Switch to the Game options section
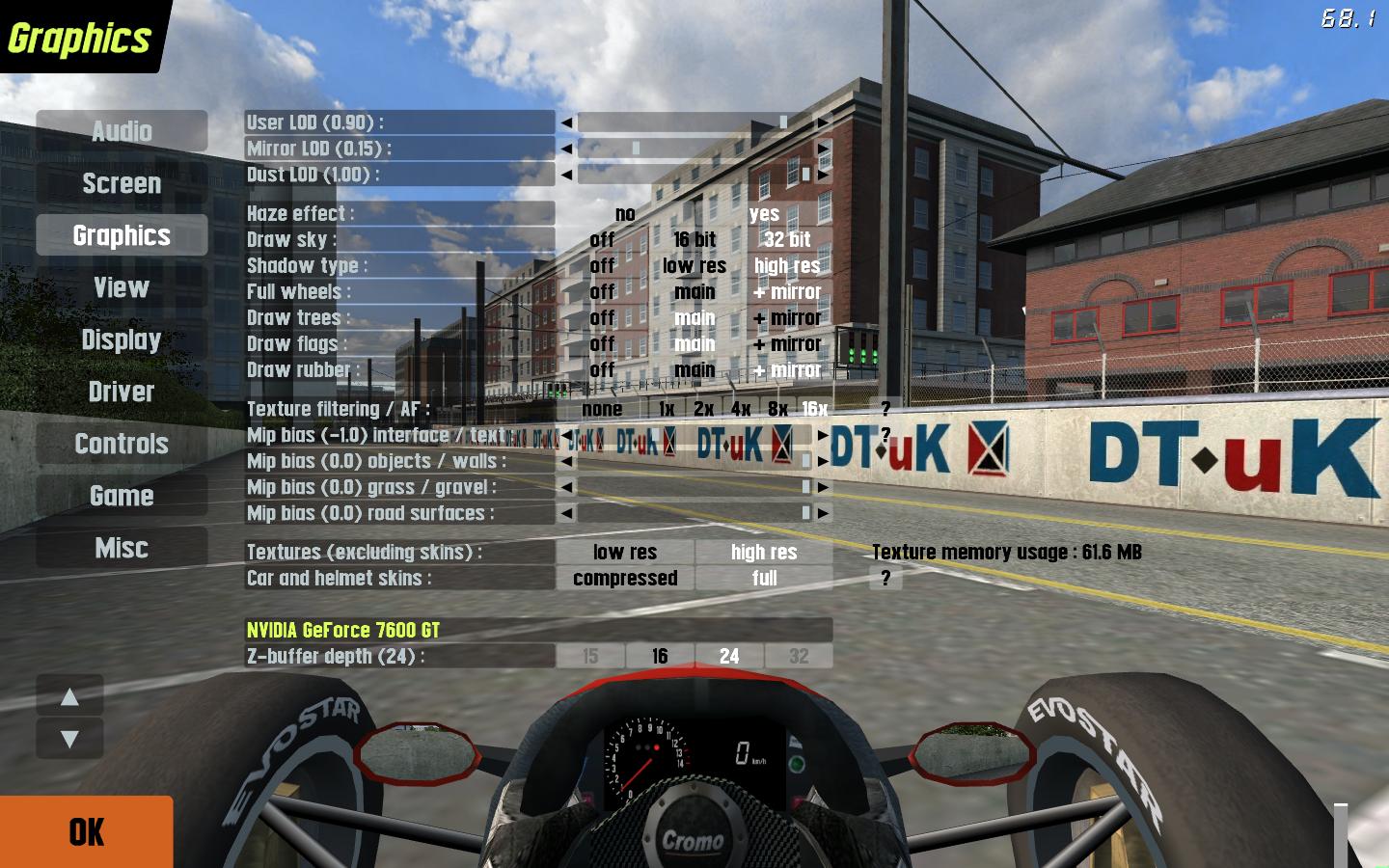This screenshot has height=868, width=1389. (x=122, y=496)
